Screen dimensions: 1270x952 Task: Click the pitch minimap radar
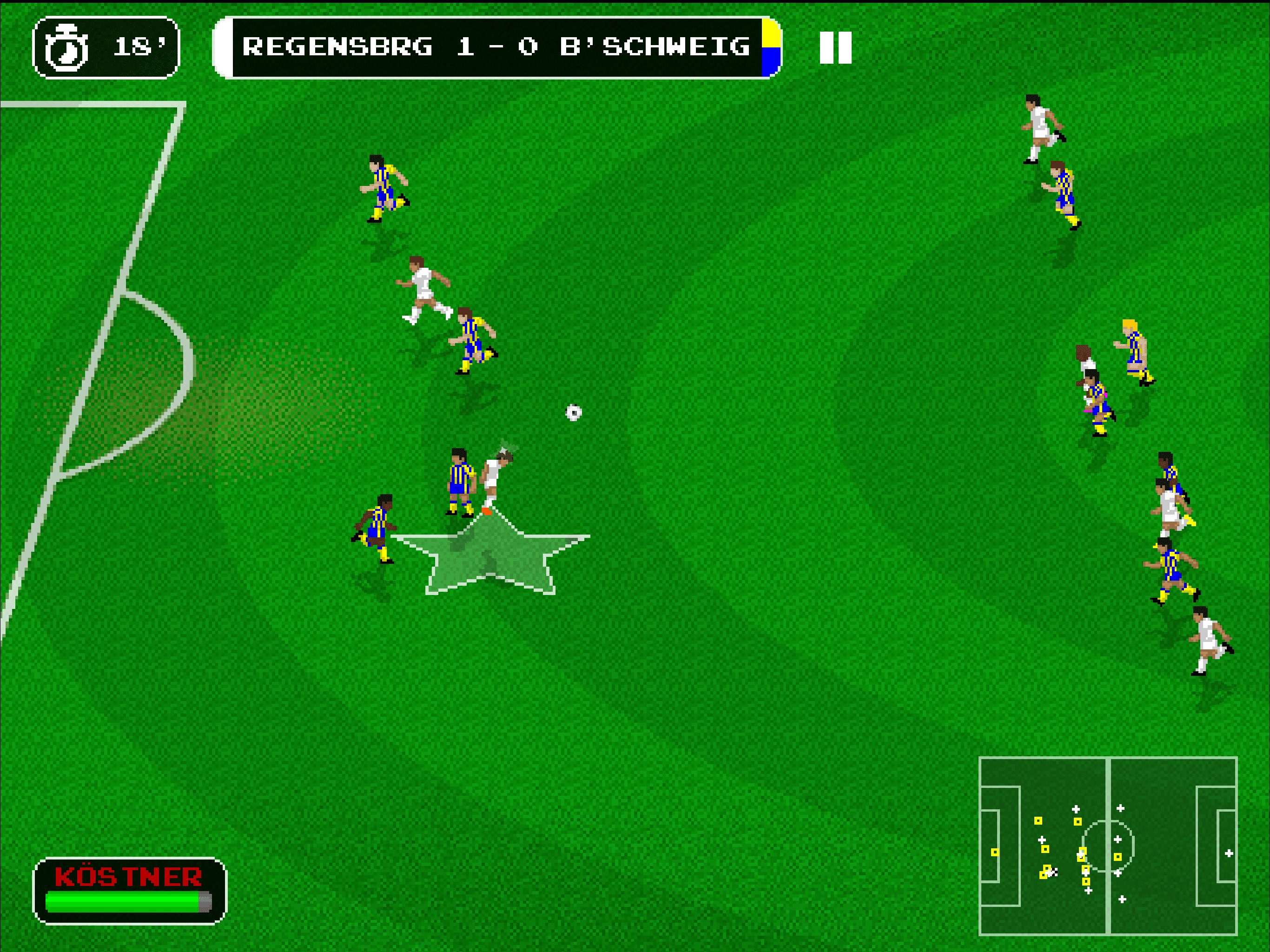1107,845
